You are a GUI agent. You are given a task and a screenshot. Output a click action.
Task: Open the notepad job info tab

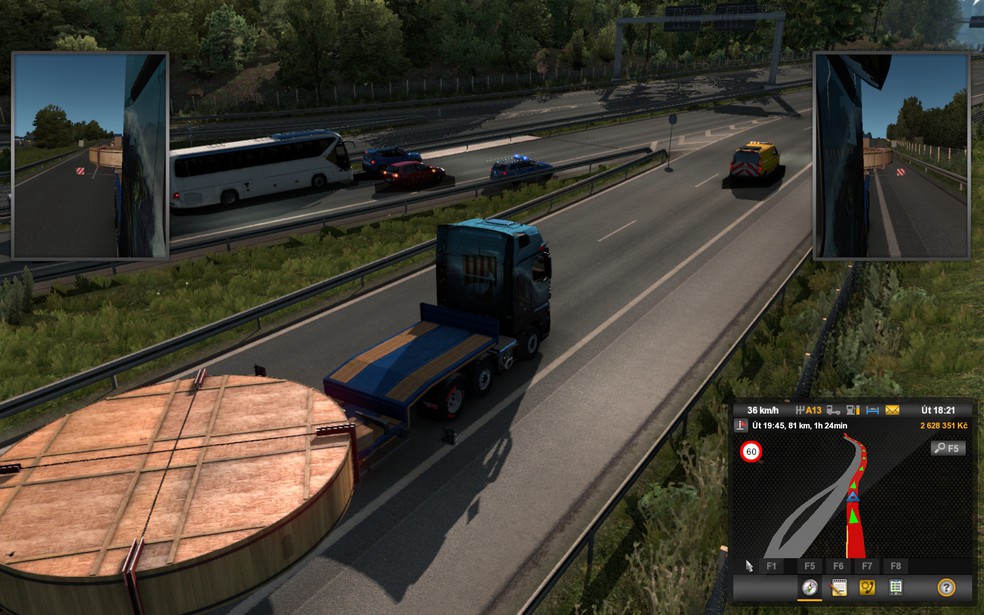pos(839,588)
